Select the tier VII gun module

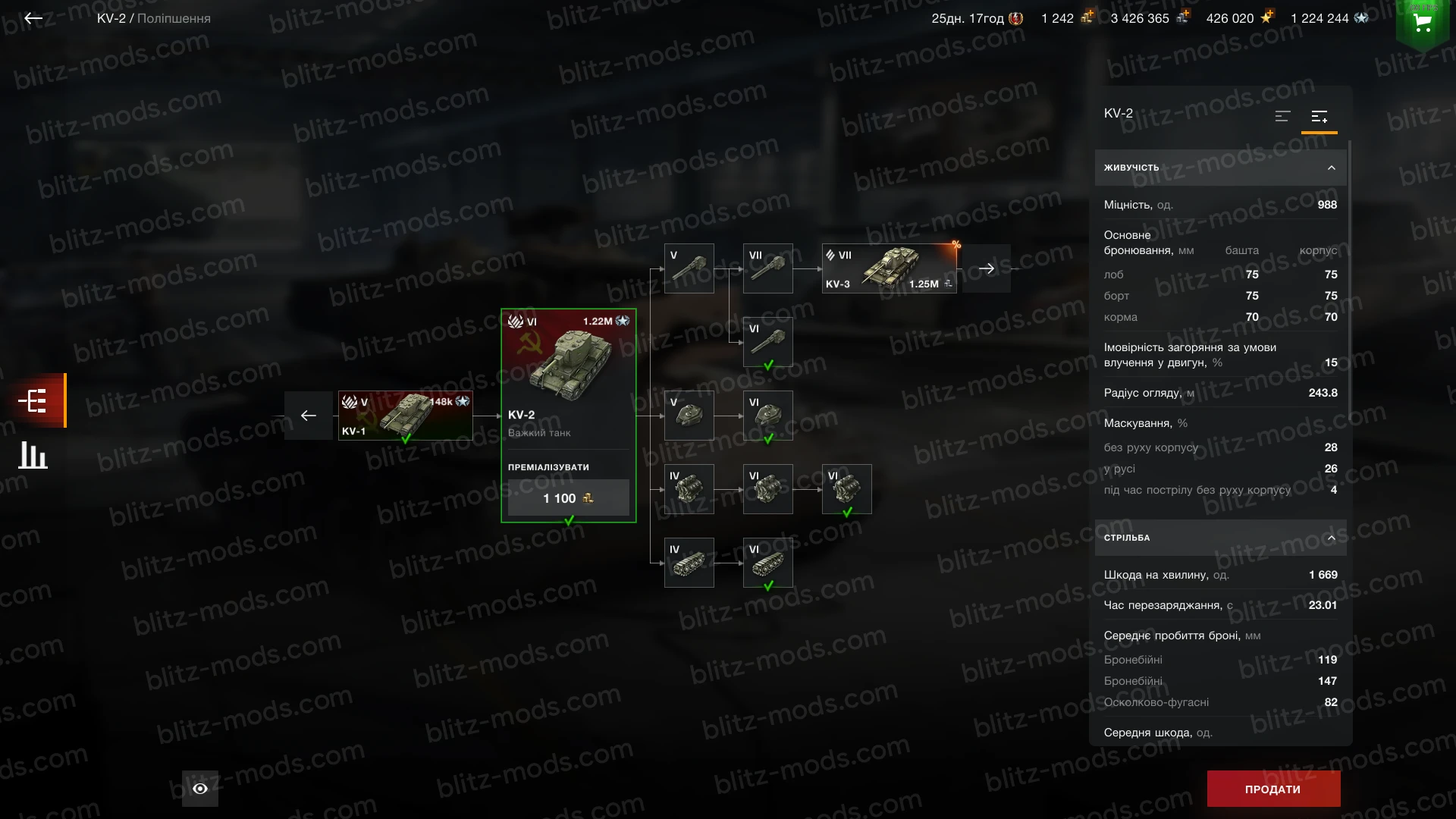(x=767, y=268)
